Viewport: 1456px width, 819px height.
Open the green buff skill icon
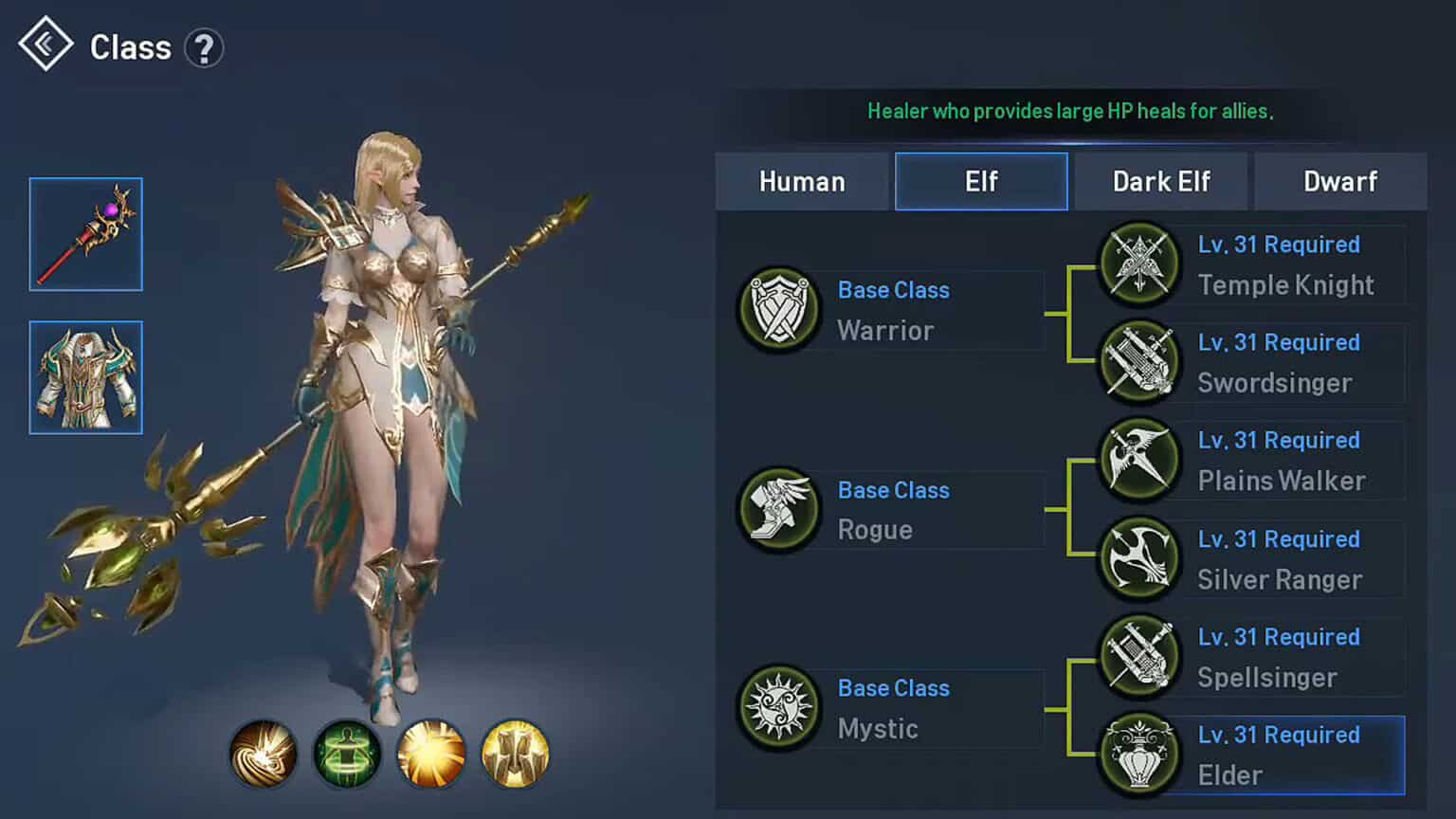(347, 755)
